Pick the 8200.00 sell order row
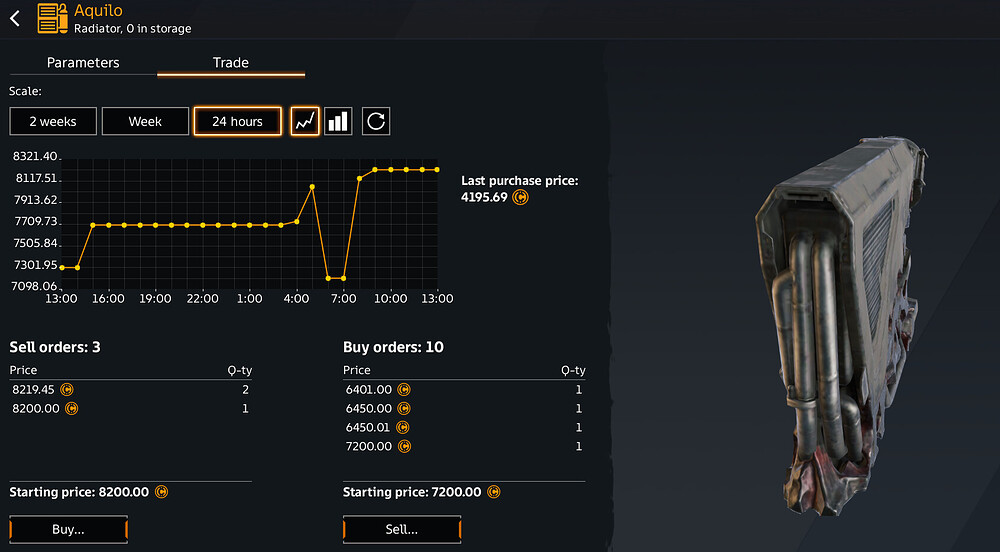 click(x=130, y=408)
